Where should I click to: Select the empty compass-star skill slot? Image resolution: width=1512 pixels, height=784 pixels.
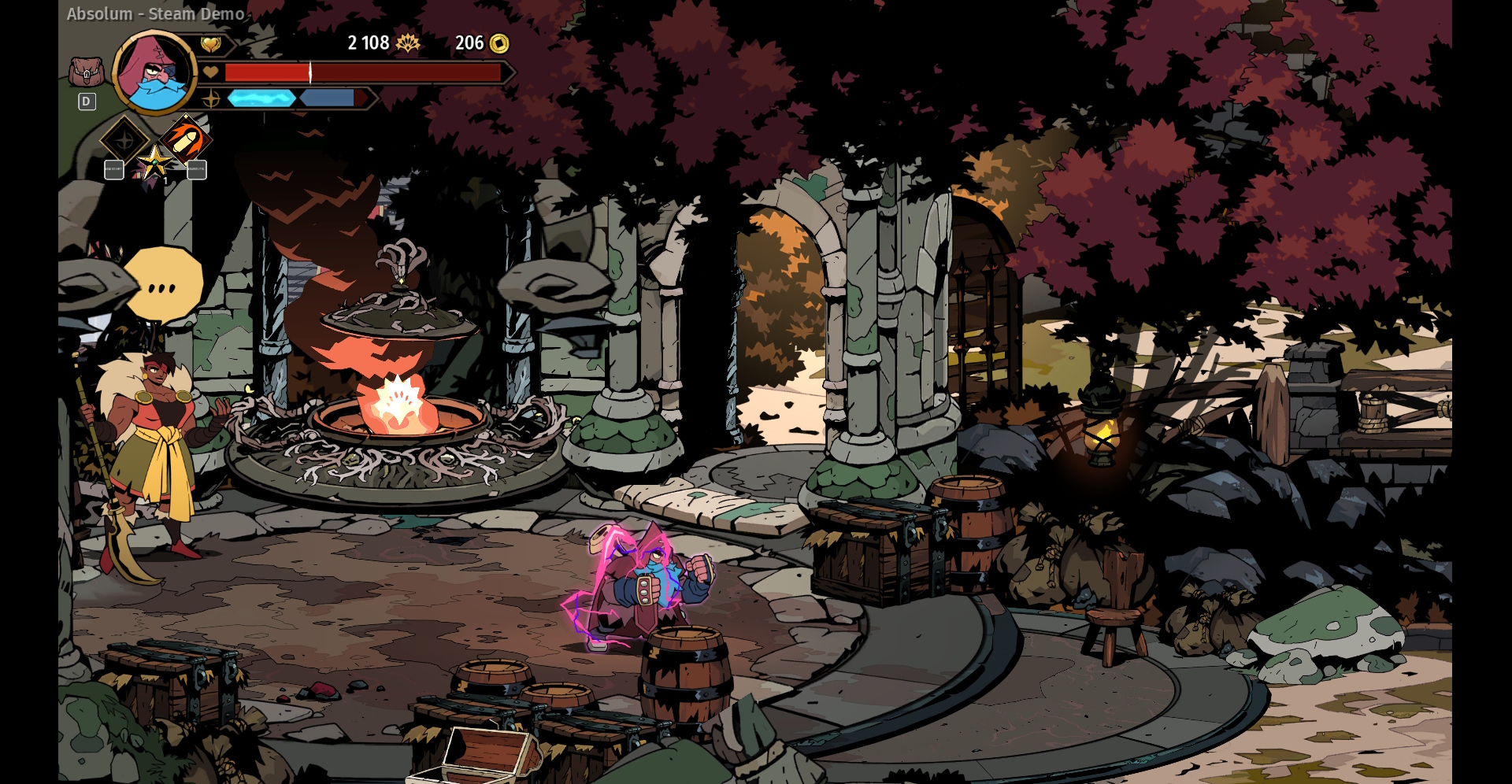tap(125, 141)
